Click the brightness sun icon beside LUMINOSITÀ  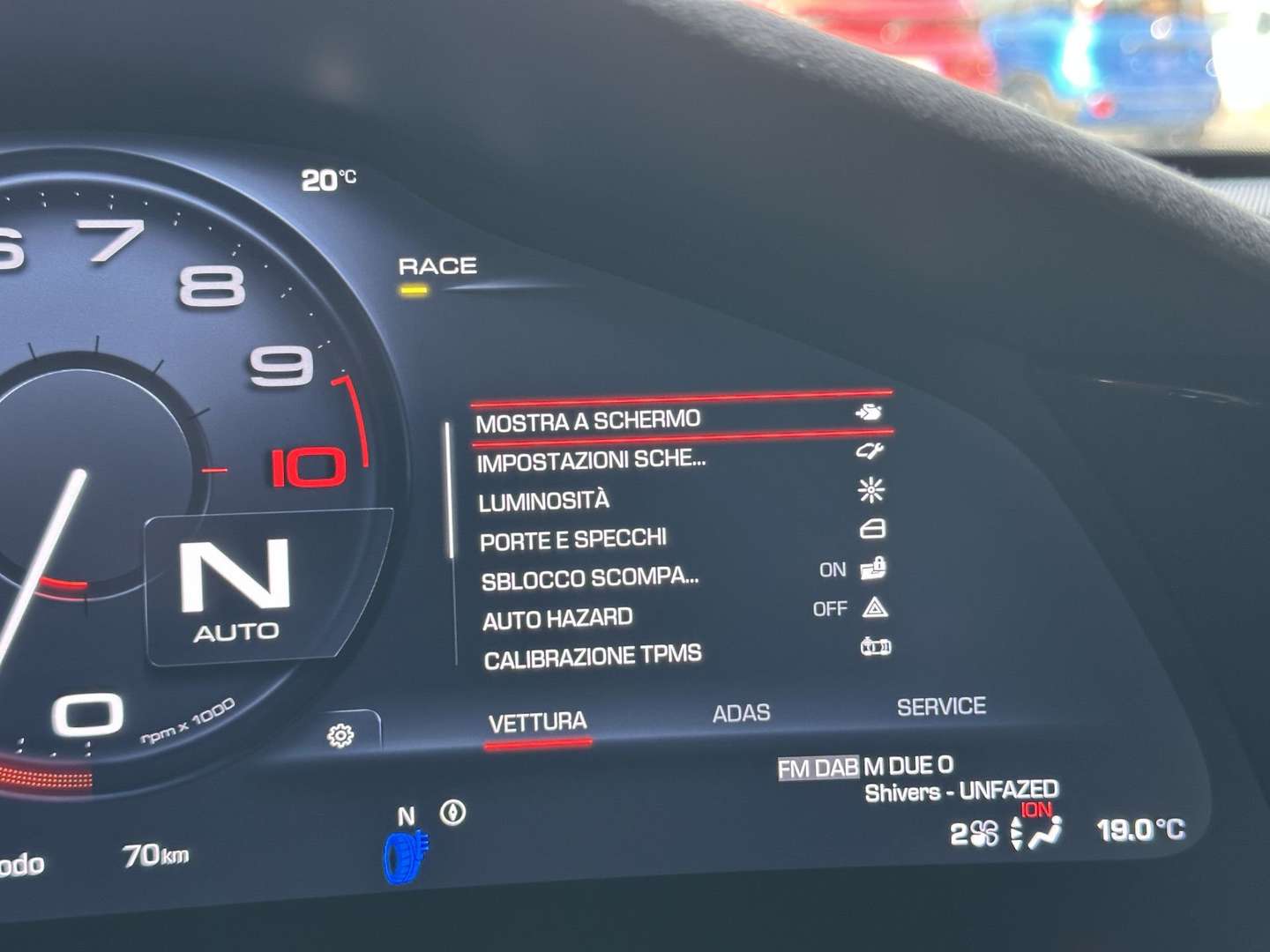pos(870,490)
